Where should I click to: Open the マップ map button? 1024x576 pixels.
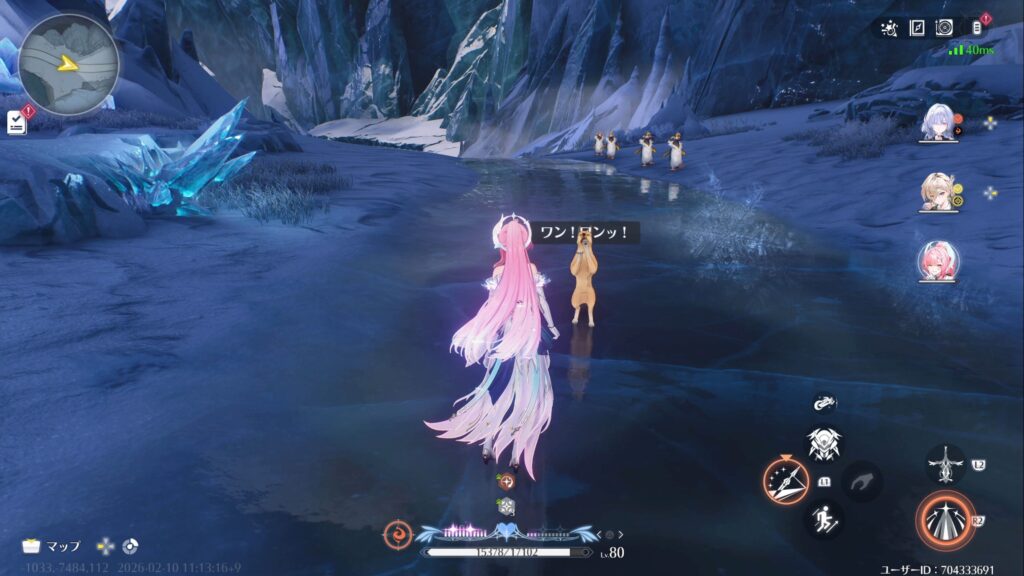(x=52, y=546)
